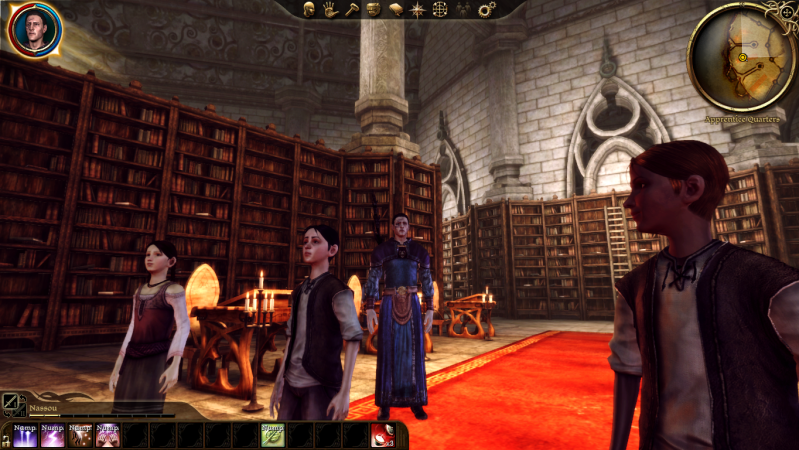Select the player character portrait
The width and height of the screenshot is (799, 450).
(35, 30)
